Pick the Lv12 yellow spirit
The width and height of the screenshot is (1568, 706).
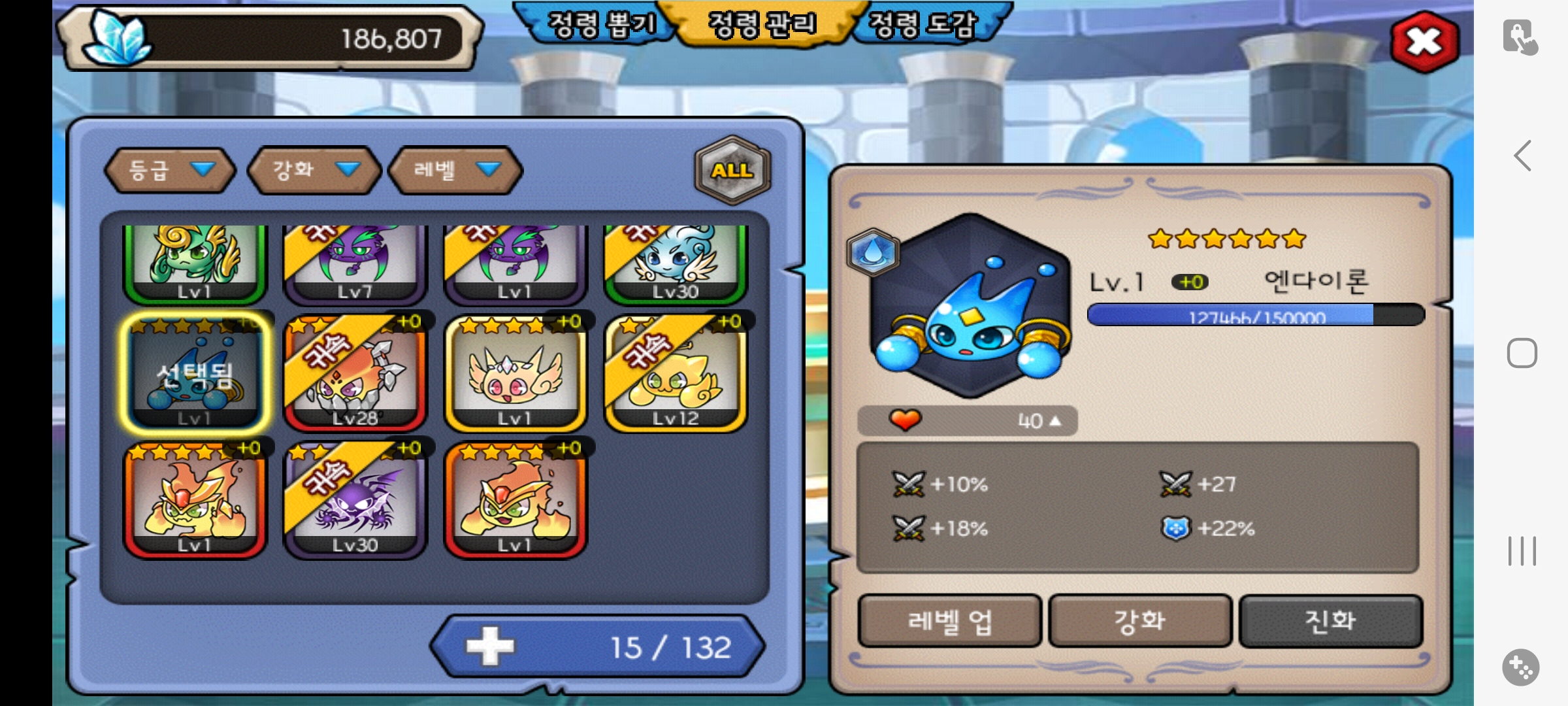[x=676, y=374]
